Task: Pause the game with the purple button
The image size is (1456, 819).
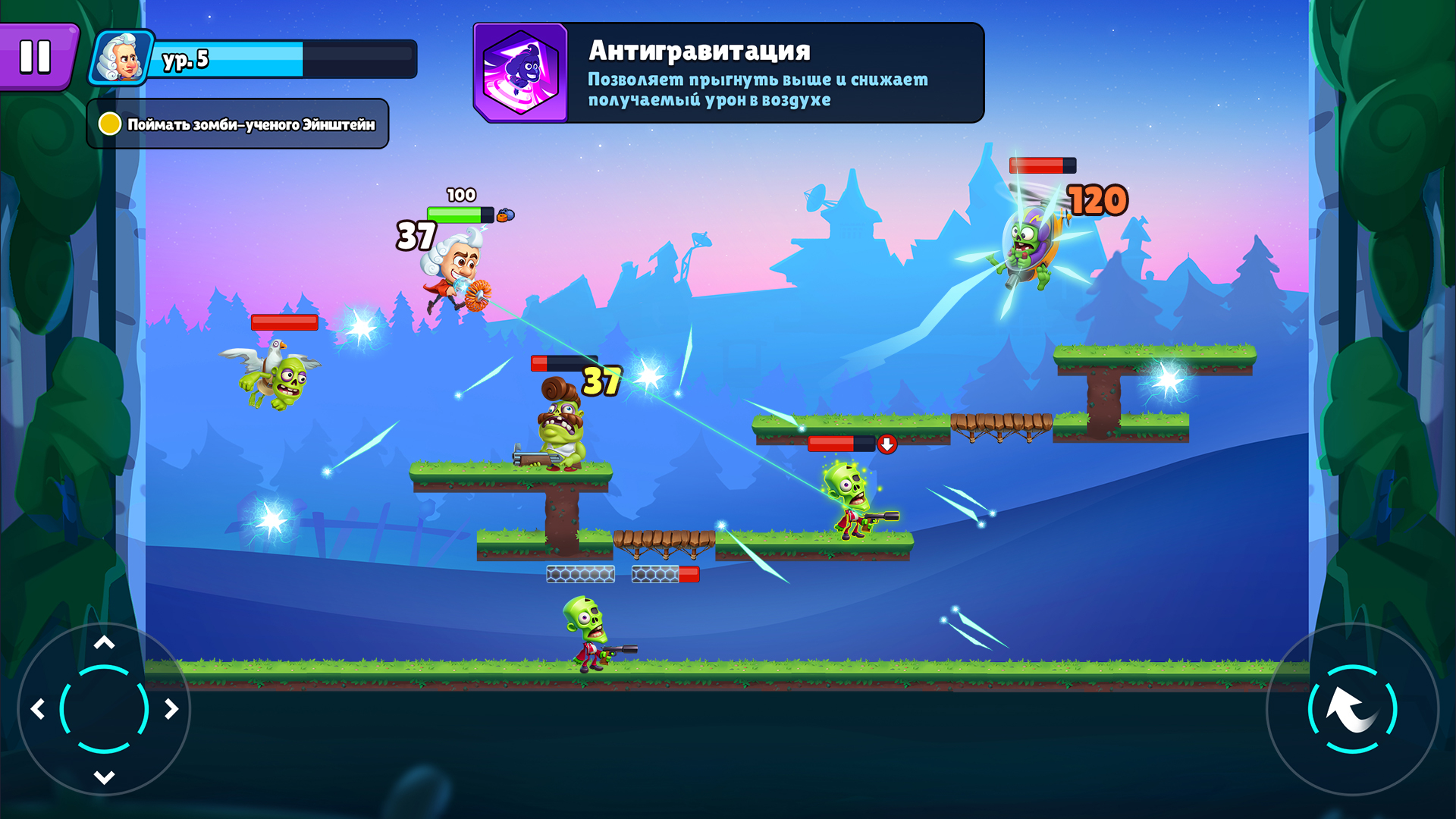Action: tap(36, 57)
